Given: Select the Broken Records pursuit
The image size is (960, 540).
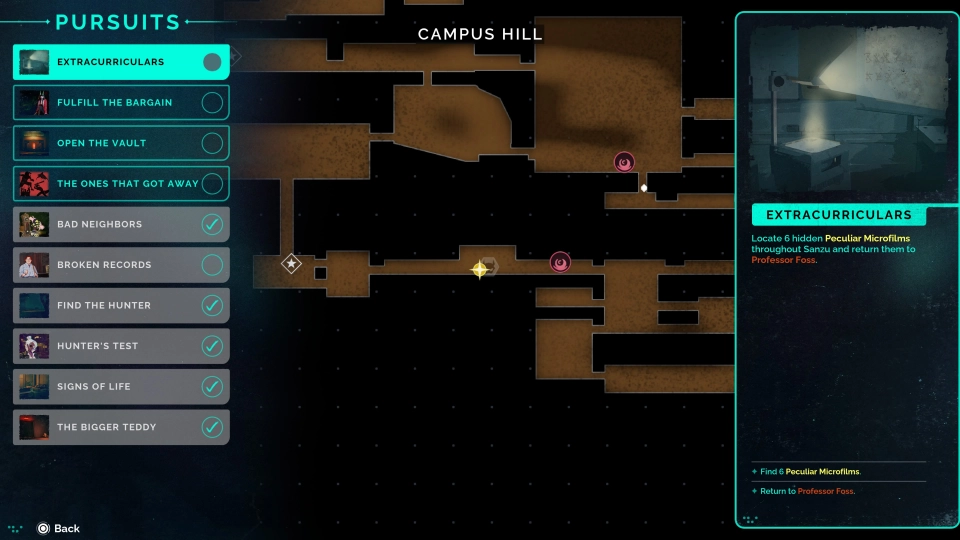Looking at the screenshot, I should coord(104,265).
